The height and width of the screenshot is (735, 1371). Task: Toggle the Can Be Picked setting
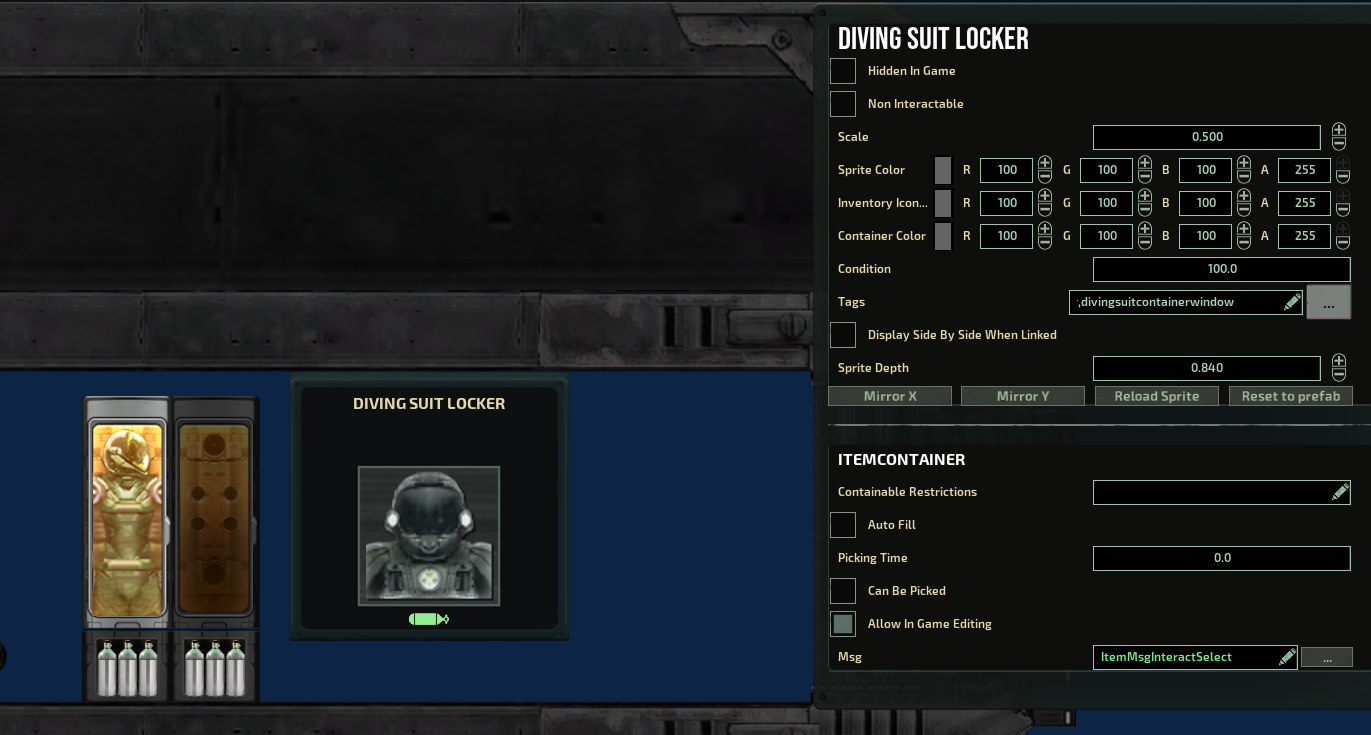pos(842,590)
